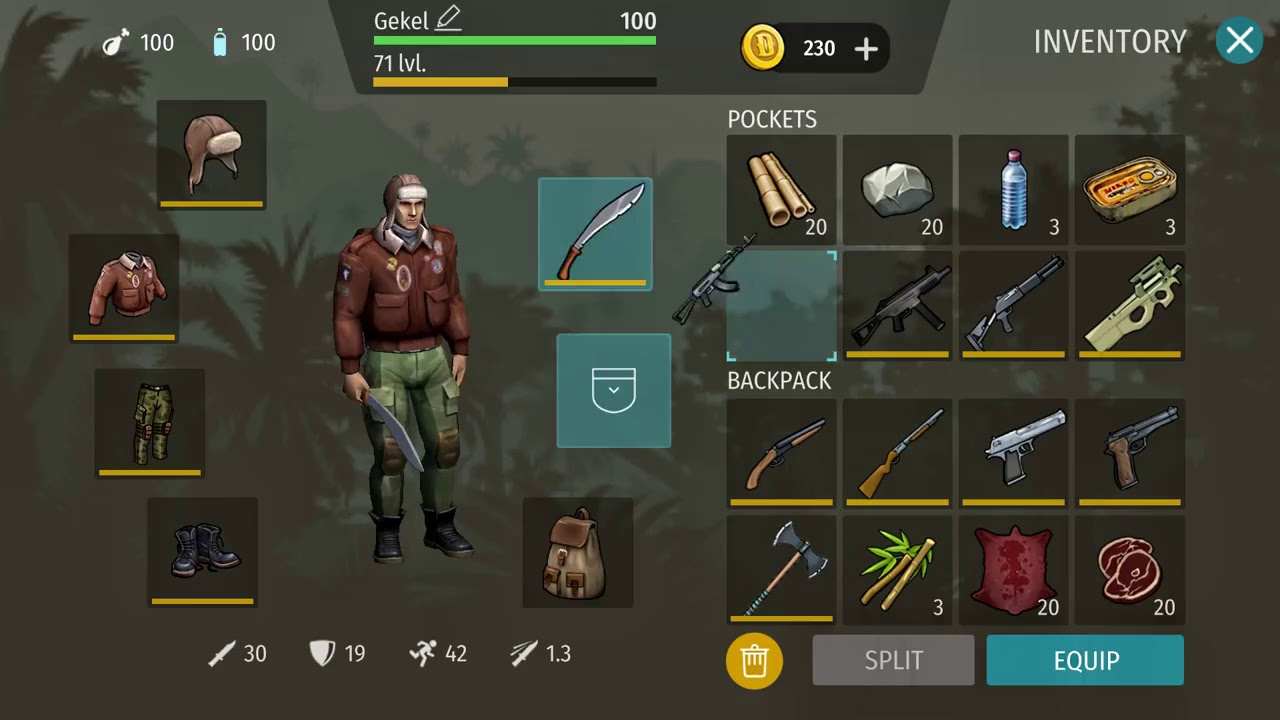
Task: Select the water bottle stack in pockets
Action: point(1013,189)
